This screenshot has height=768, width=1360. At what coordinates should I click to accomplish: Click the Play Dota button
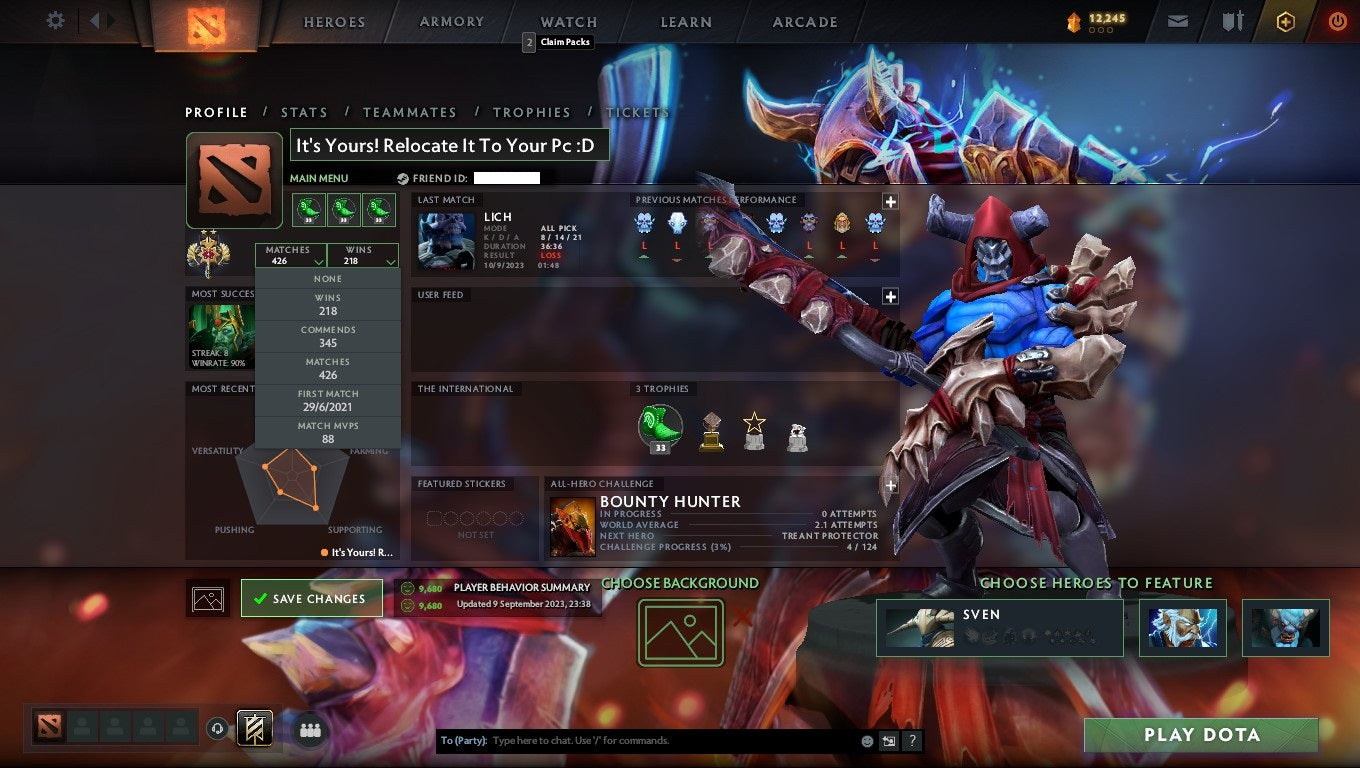click(1199, 735)
